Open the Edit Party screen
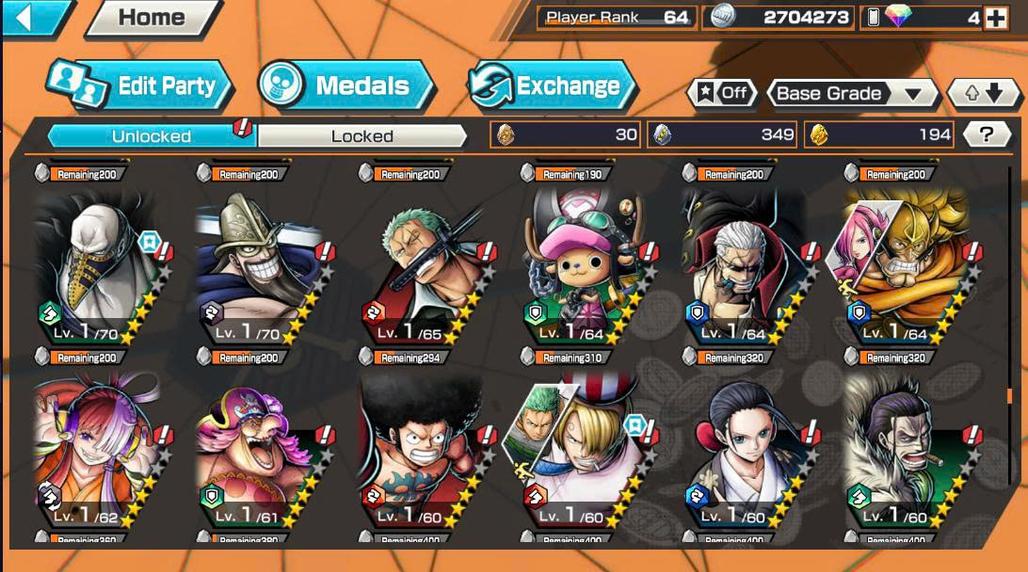This screenshot has height=572, width=1028. tap(140, 86)
